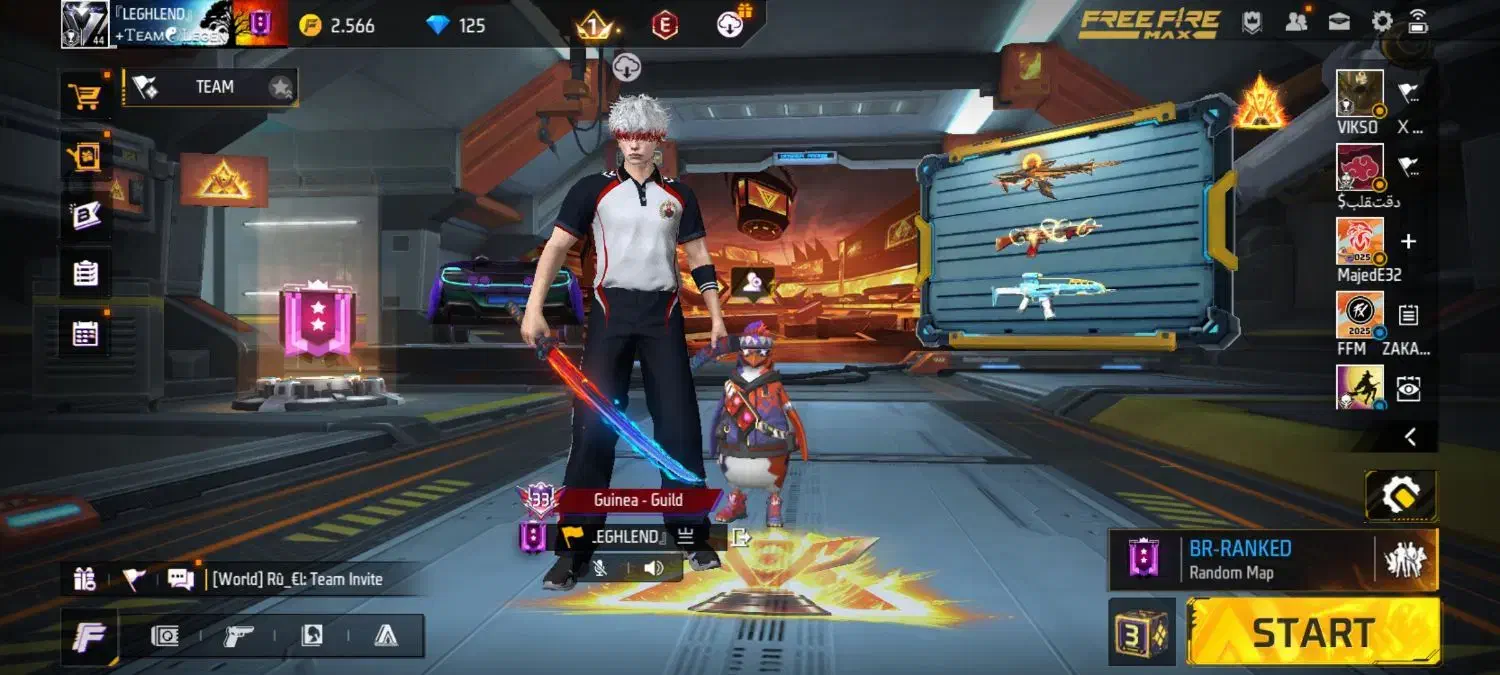1500x675 pixels.
Task: Open the missions clipboard icon
Action: [x=85, y=273]
